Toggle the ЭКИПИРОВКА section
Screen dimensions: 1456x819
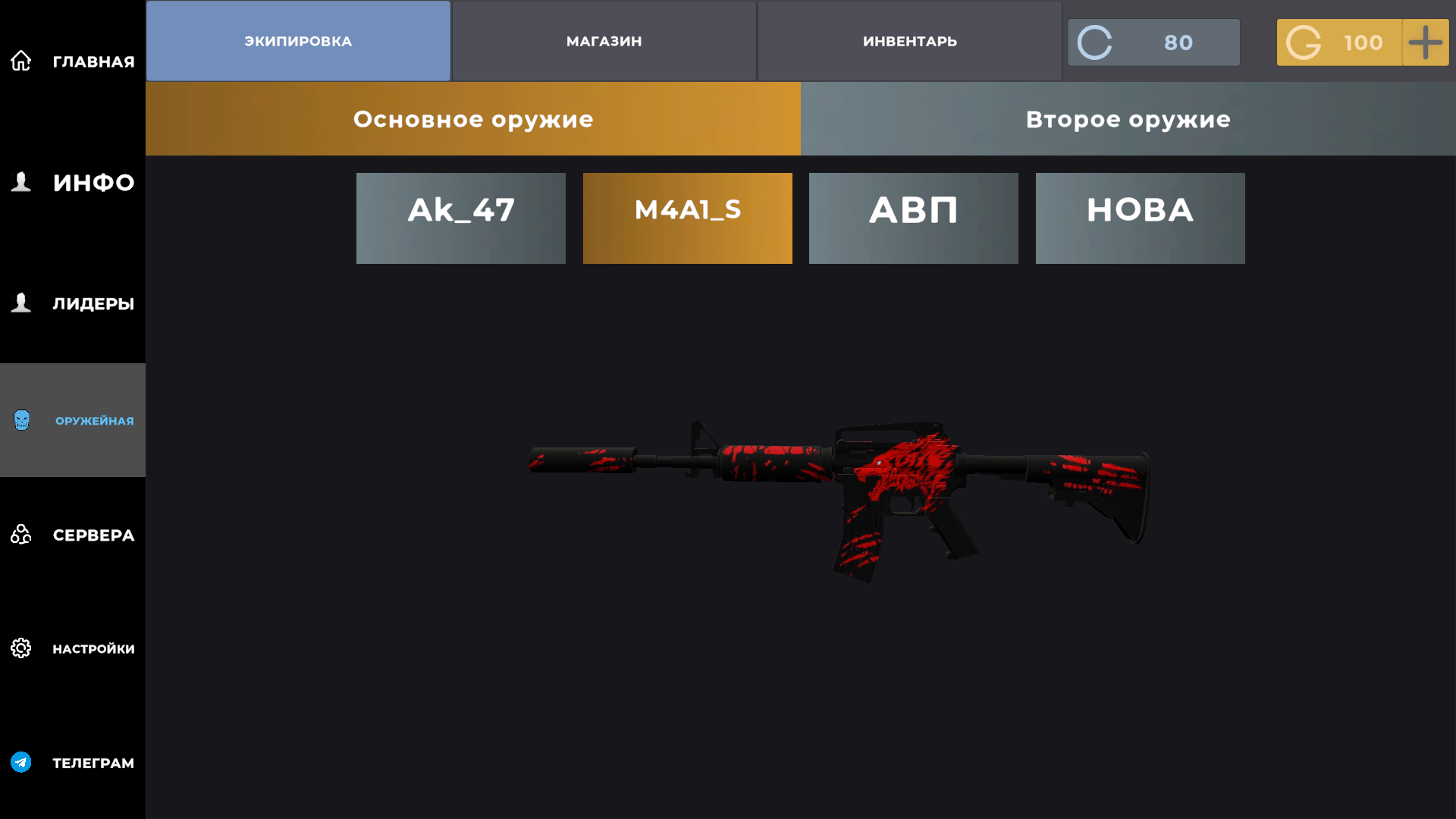297,41
